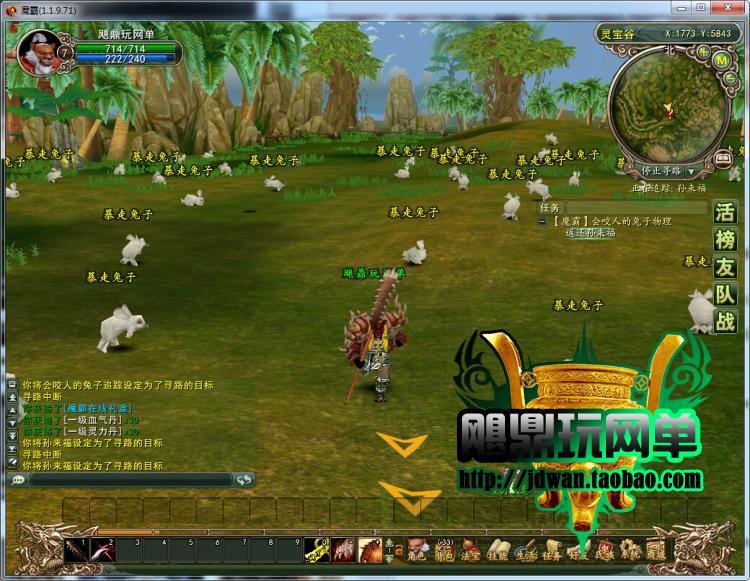Click the chat swap arrows button
750x581 pixels.
click(x=243, y=480)
